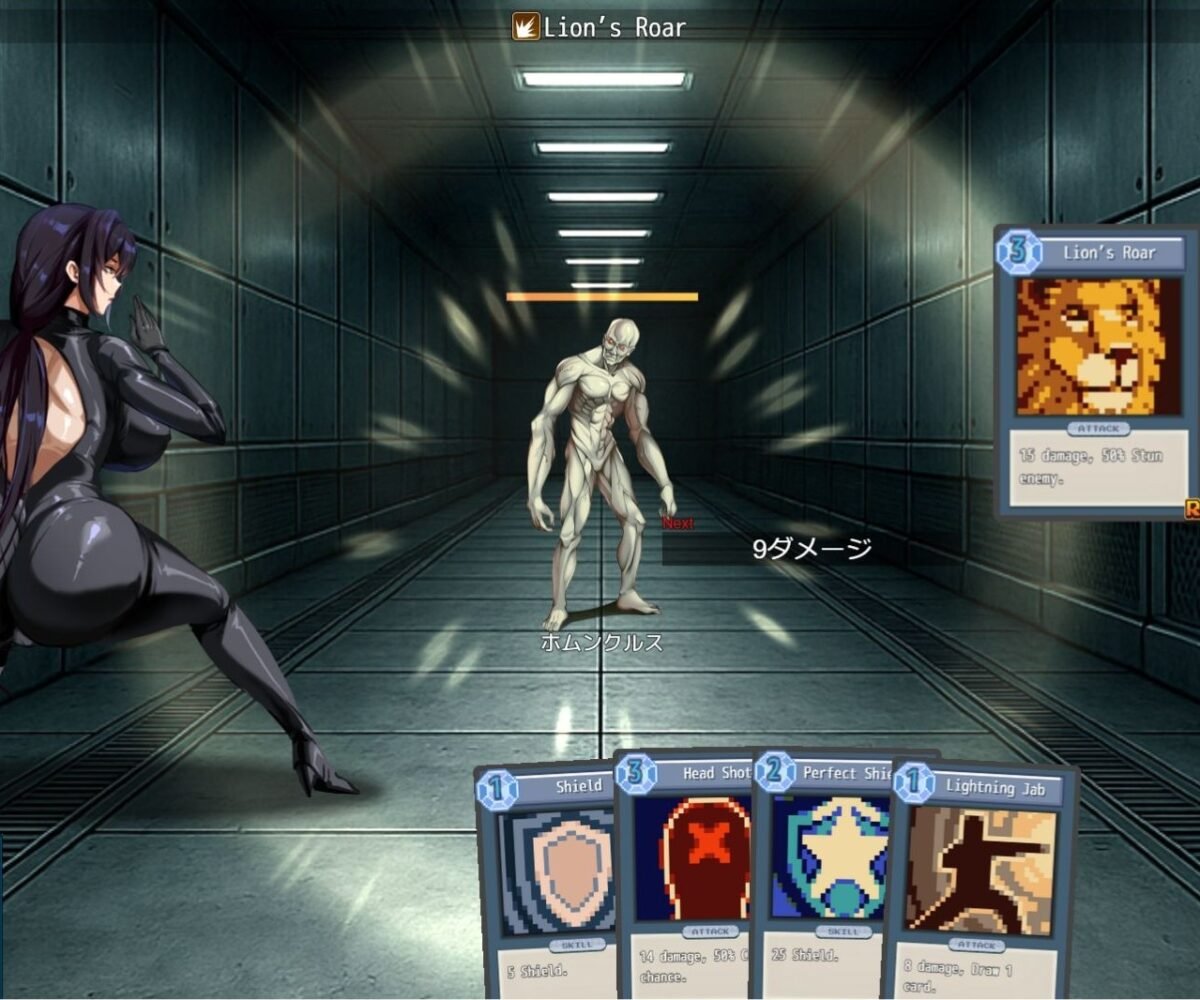Pick the Lightning Jab attack card
Image resolution: width=1200 pixels, height=1000 pixels.
pyautogui.click(x=980, y=870)
